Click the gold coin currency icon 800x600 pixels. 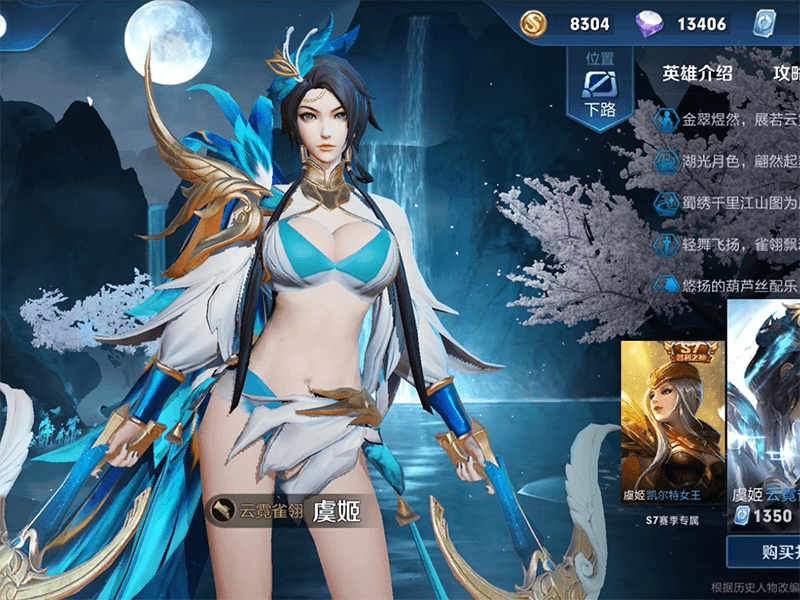pyautogui.click(x=533, y=23)
